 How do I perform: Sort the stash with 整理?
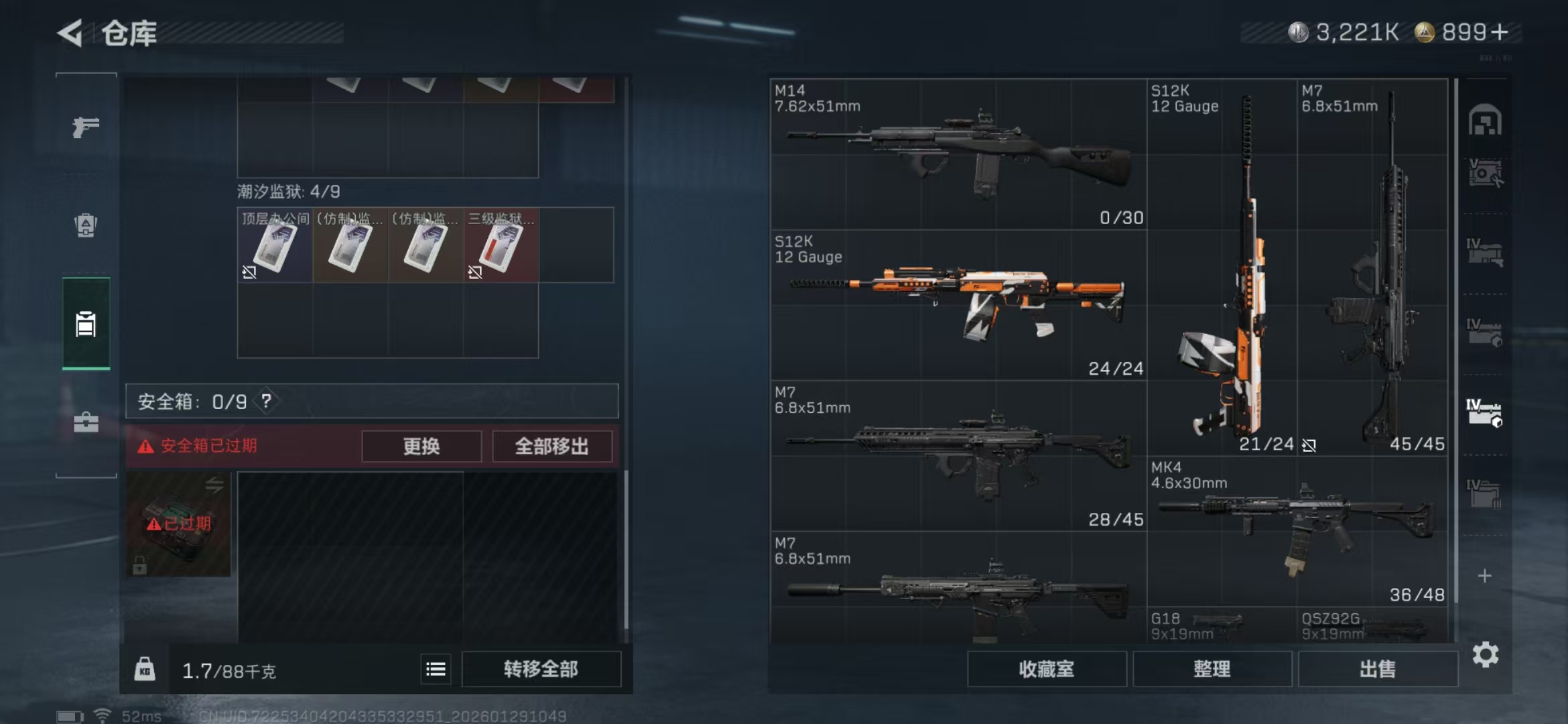pyautogui.click(x=1212, y=669)
